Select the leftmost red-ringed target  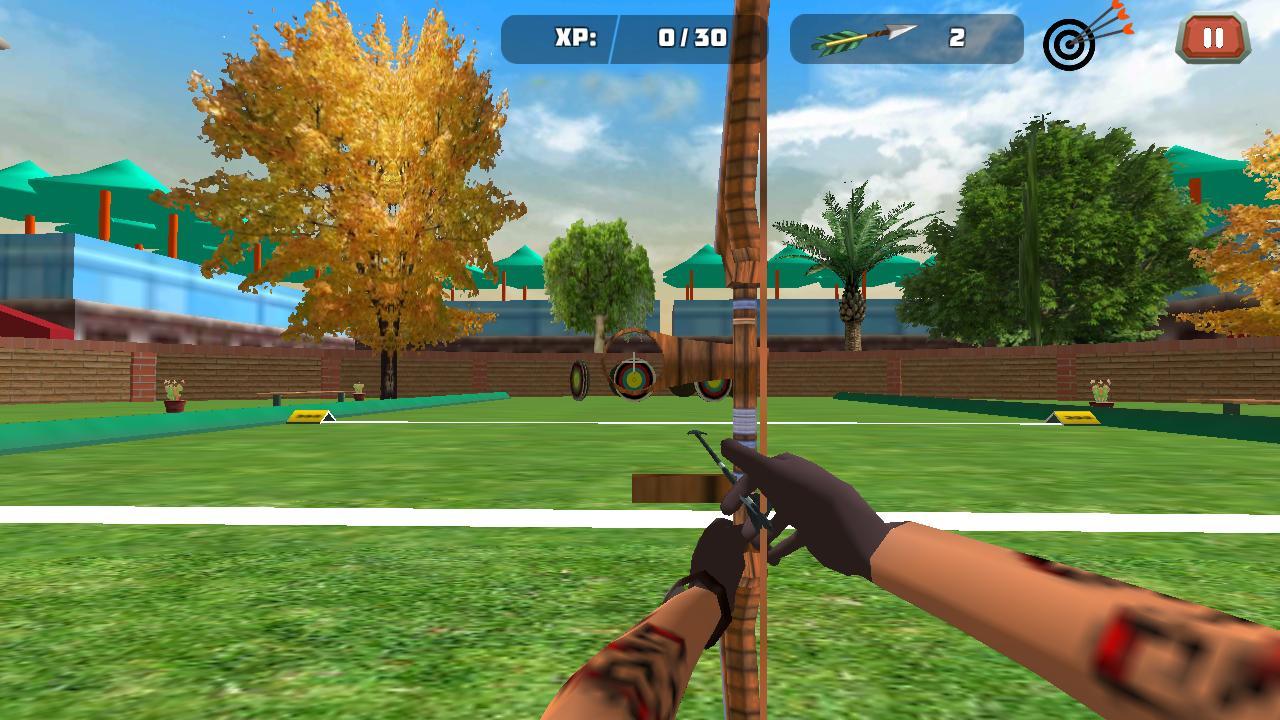pos(578,380)
